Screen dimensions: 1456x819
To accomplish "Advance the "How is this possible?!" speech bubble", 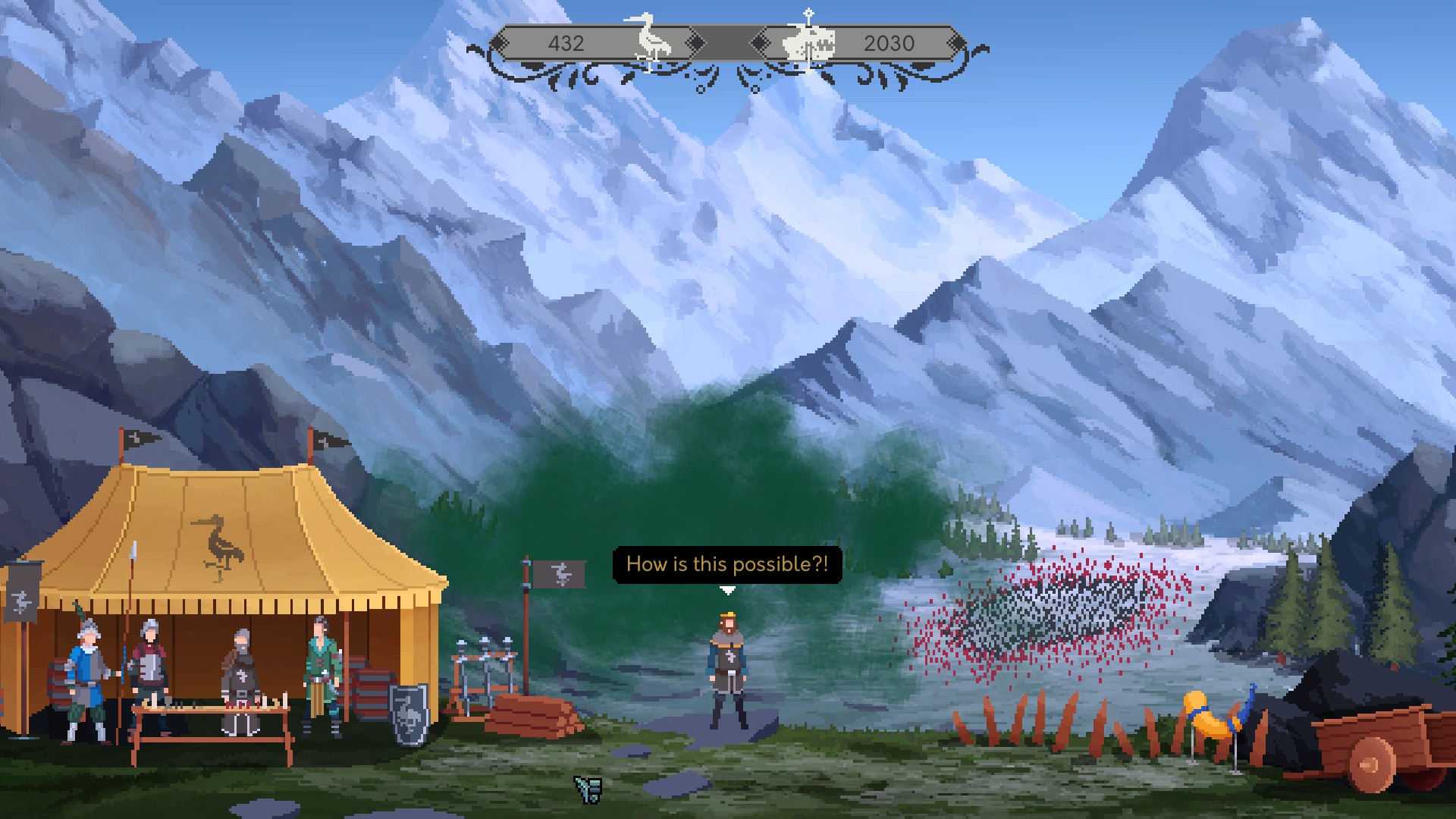I will tap(726, 564).
